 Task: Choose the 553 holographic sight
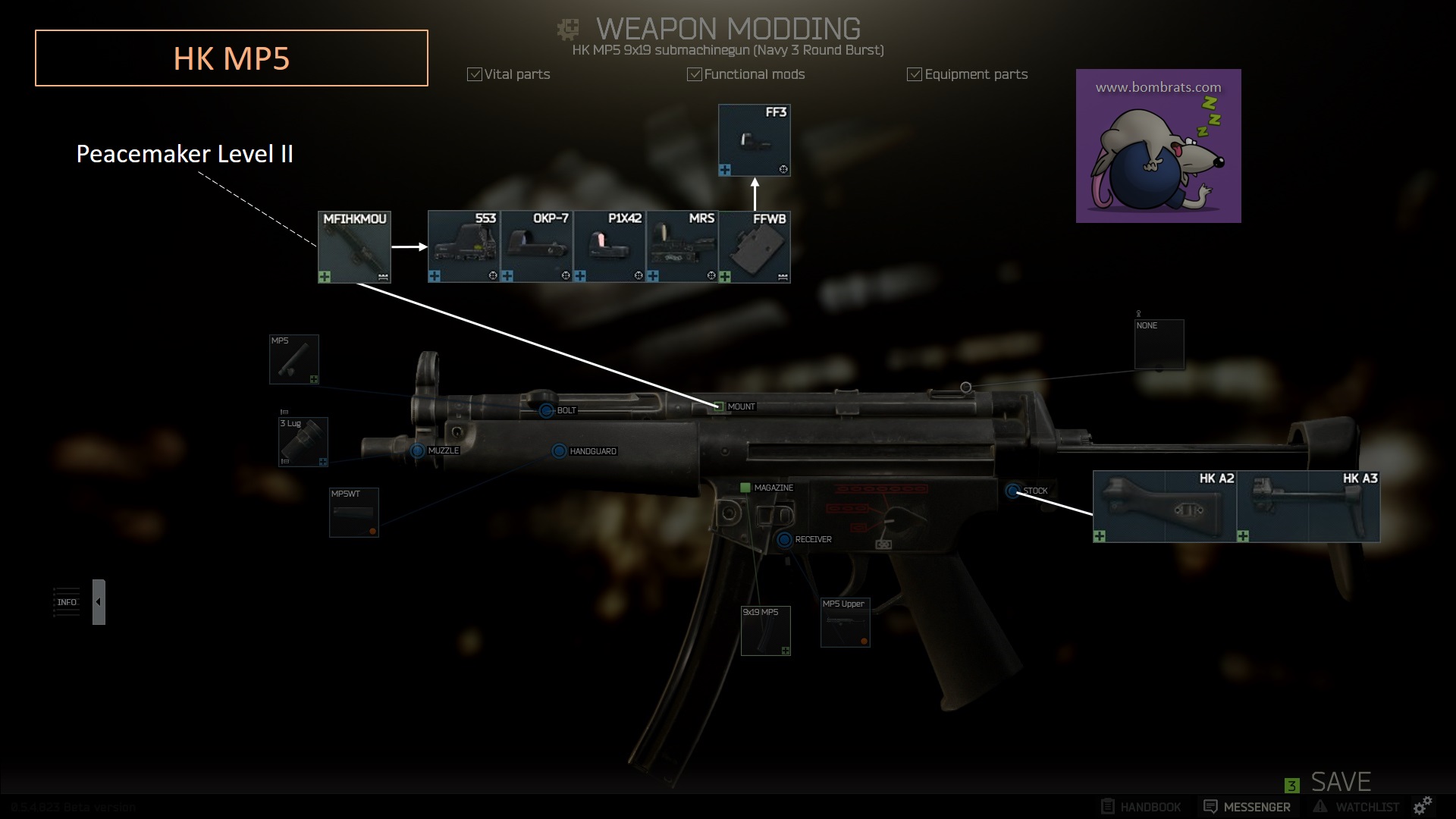coord(464,247)
